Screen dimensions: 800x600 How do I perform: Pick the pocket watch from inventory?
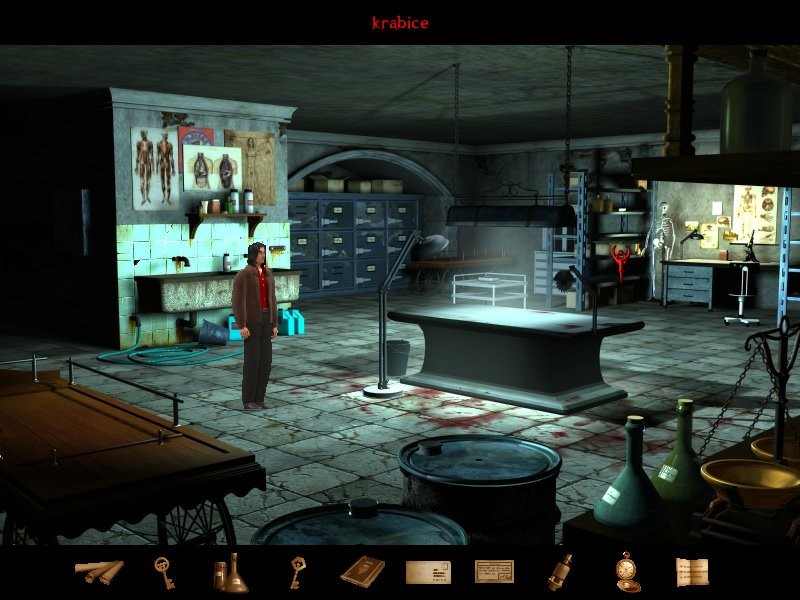pos(627,571)
